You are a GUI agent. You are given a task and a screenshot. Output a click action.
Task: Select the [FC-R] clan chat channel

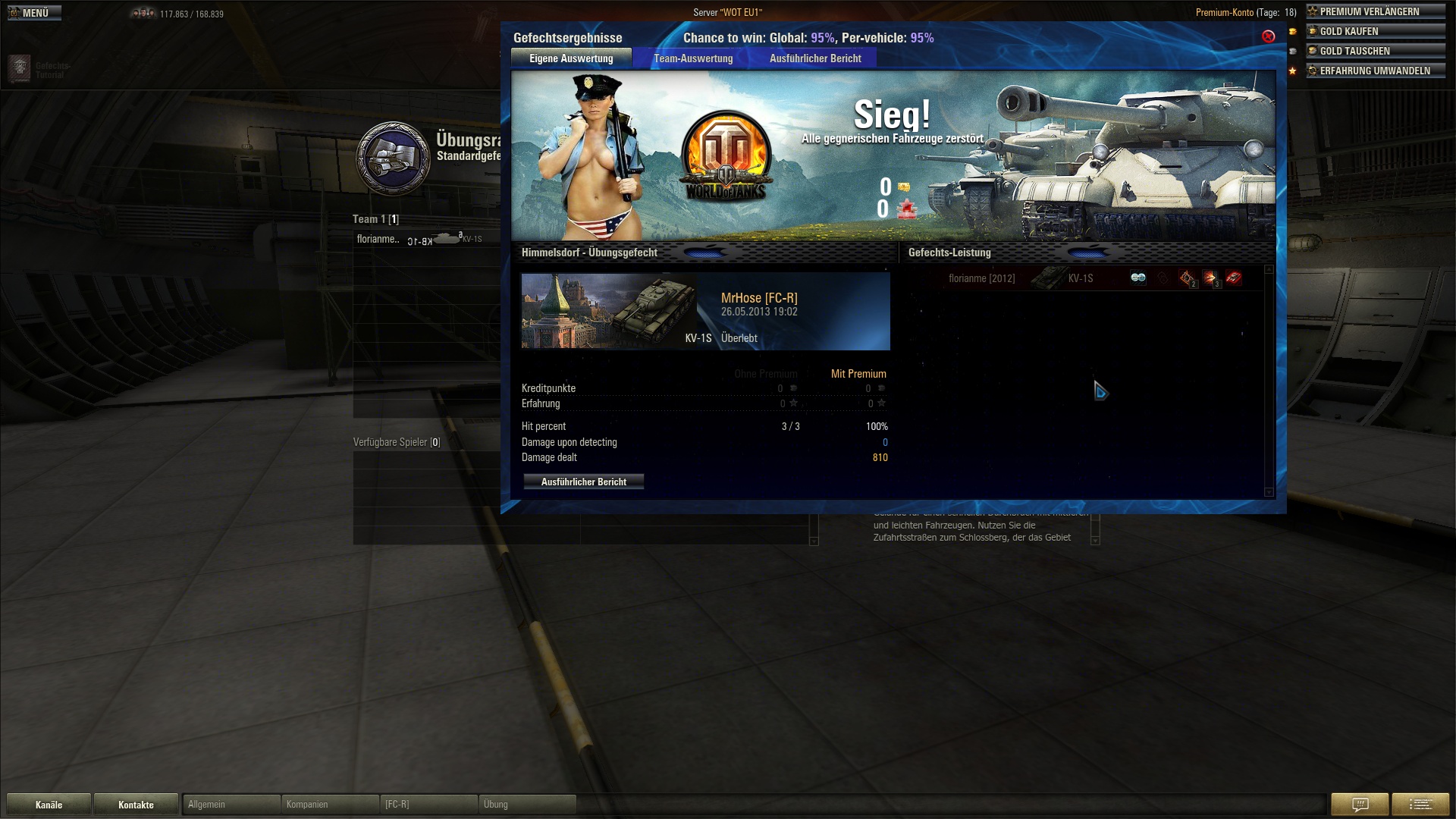click(428, 805)
